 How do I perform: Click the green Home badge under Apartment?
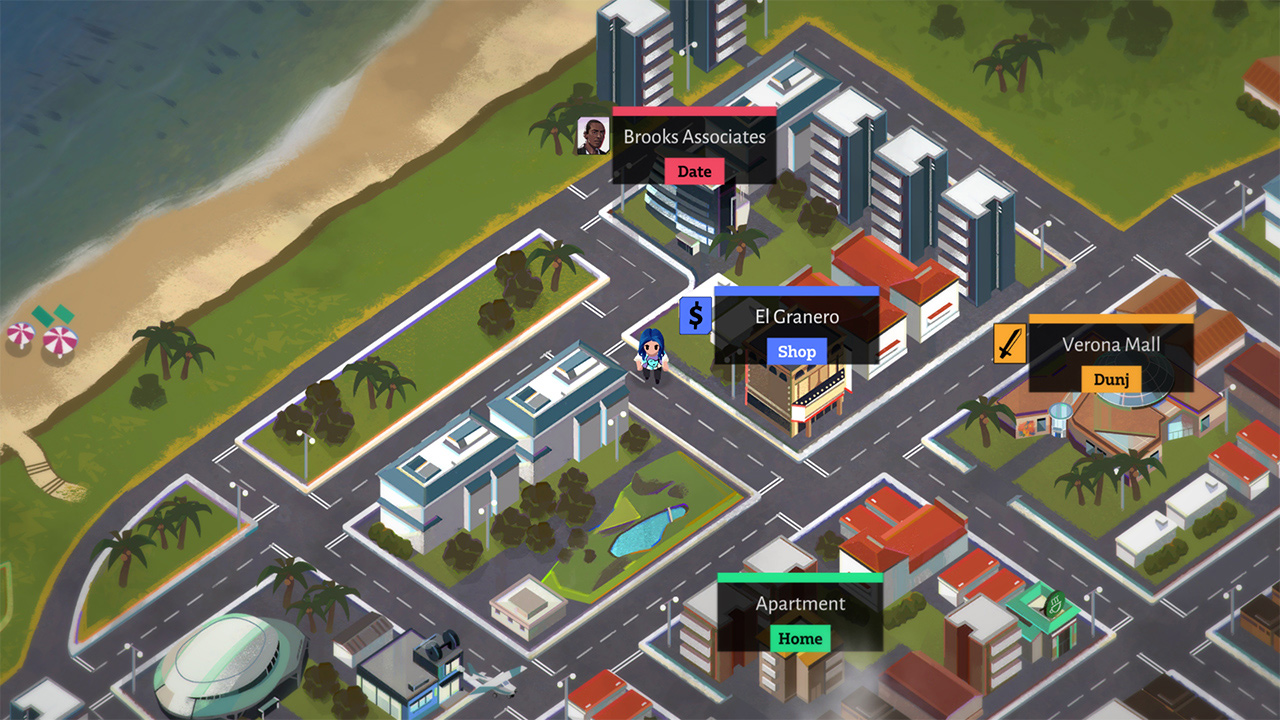[799, 638]
